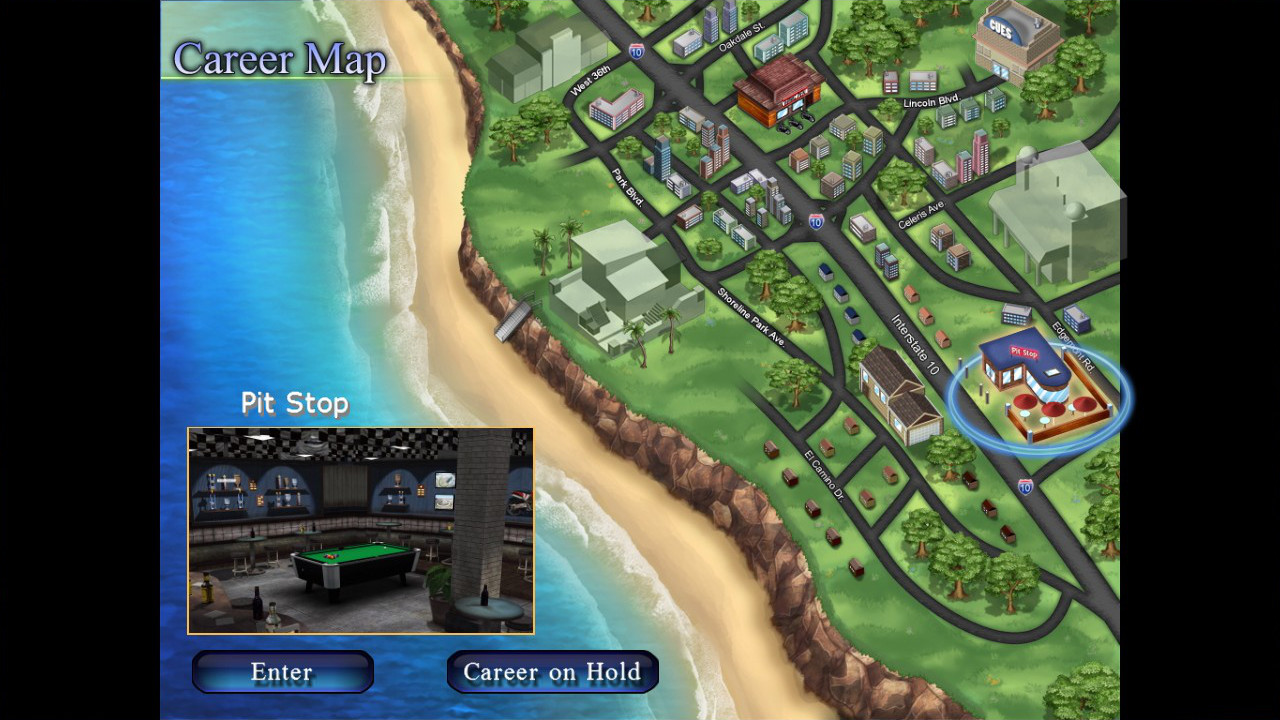The width and height of the screenshot is (1280, 720).
Task: Click the highlighted Pit Stop location
Action: [x=1030, y=390]
